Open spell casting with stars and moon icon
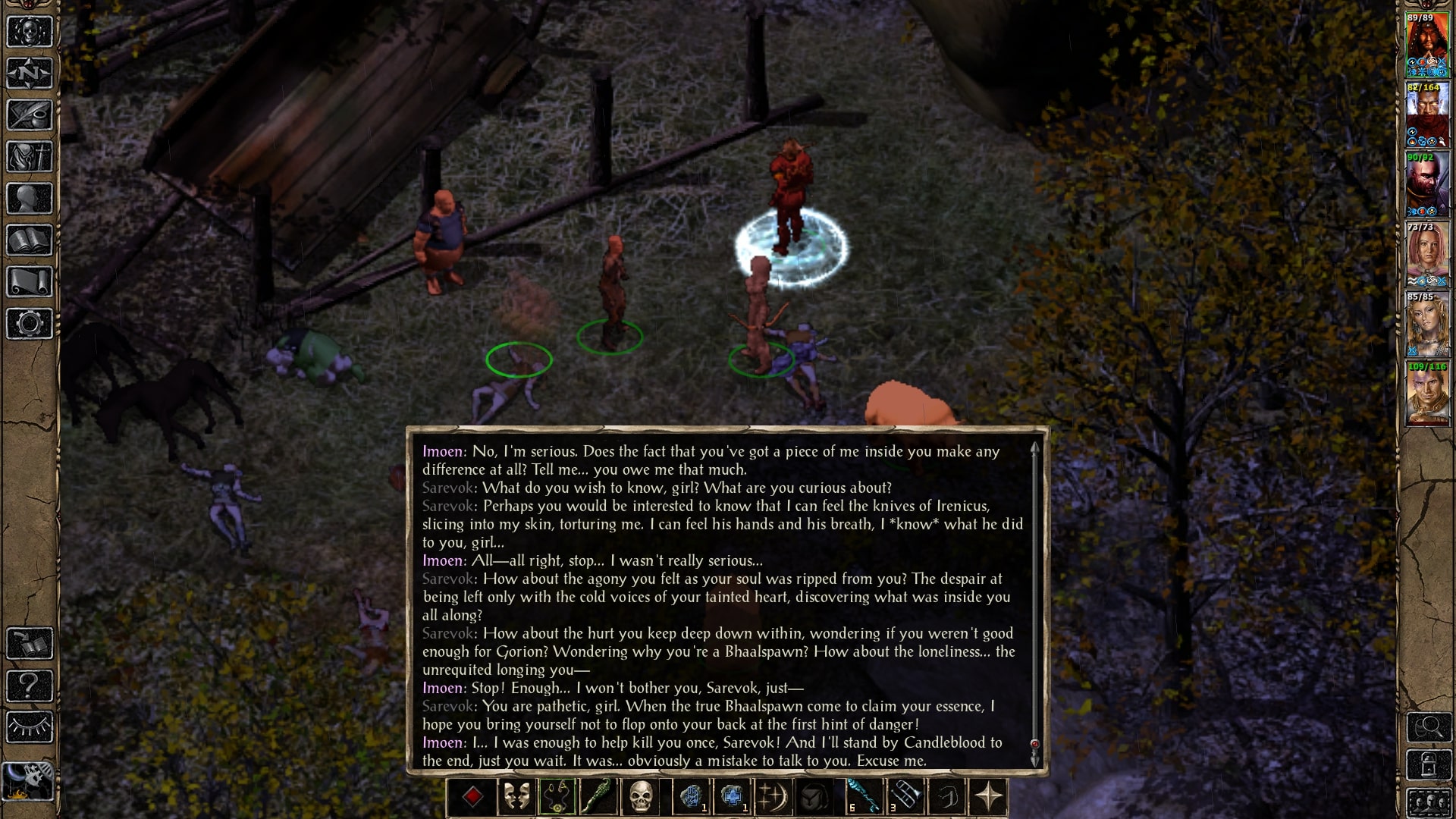Image resolution: width=1456 pixels, height=819 pixels. click(x=773, y=797)
